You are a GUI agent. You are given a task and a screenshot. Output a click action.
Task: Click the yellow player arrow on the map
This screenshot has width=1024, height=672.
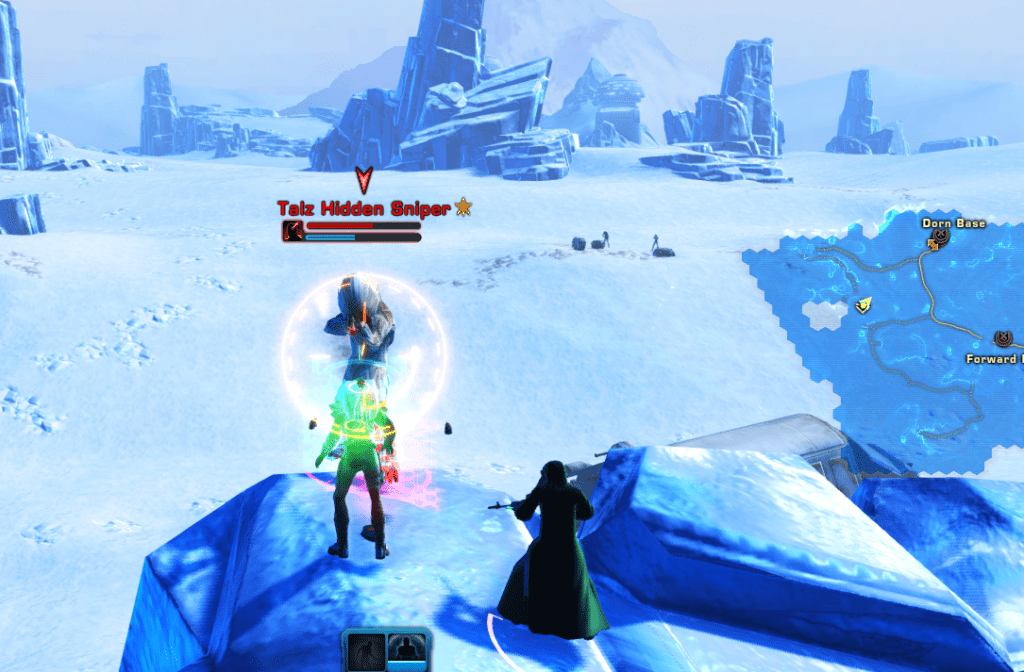[x=859, y=306]
